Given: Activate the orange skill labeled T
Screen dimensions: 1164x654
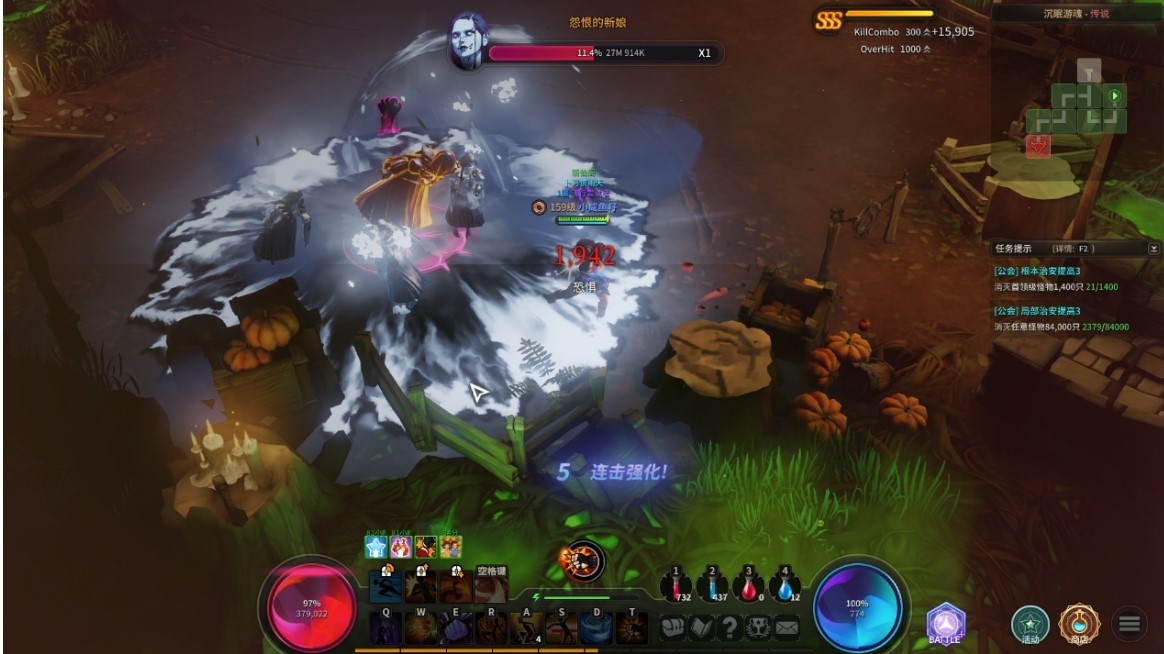Looking at the screenshot, I should [x=631, y=628].
